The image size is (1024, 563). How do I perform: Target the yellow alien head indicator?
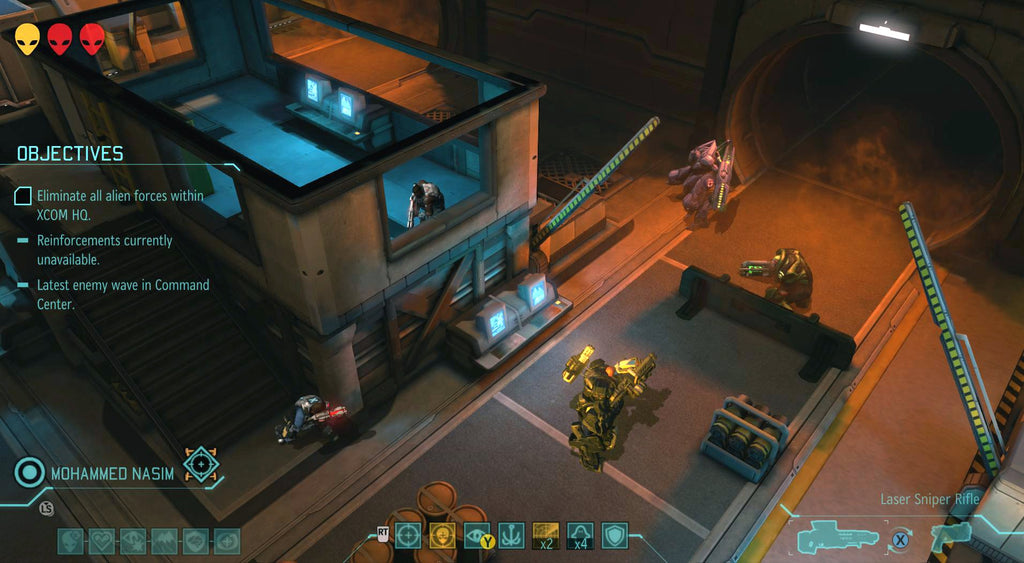click(x=27, y=39)
